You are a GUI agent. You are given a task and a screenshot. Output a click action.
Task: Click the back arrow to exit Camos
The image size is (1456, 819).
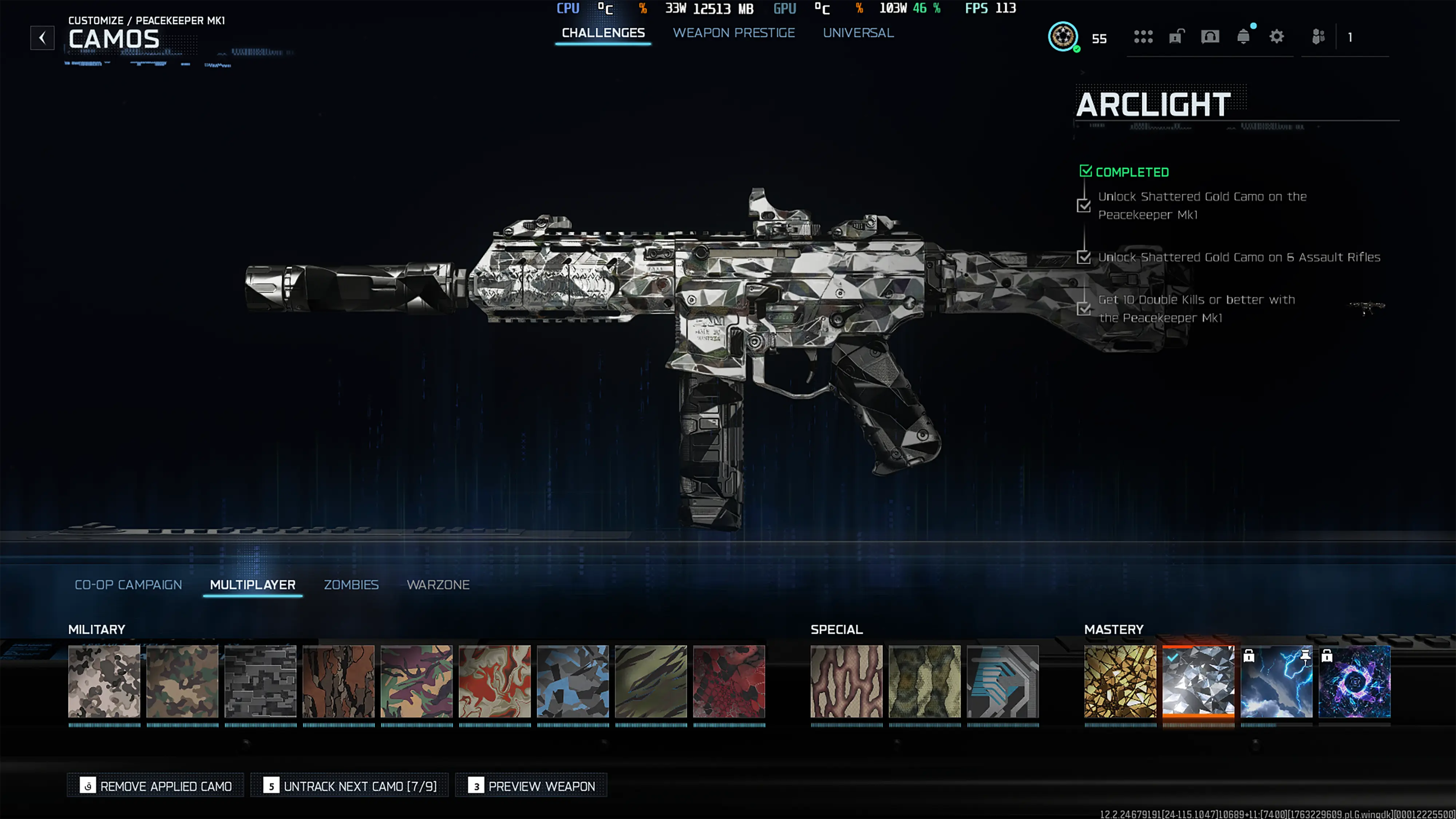[42, 38]
